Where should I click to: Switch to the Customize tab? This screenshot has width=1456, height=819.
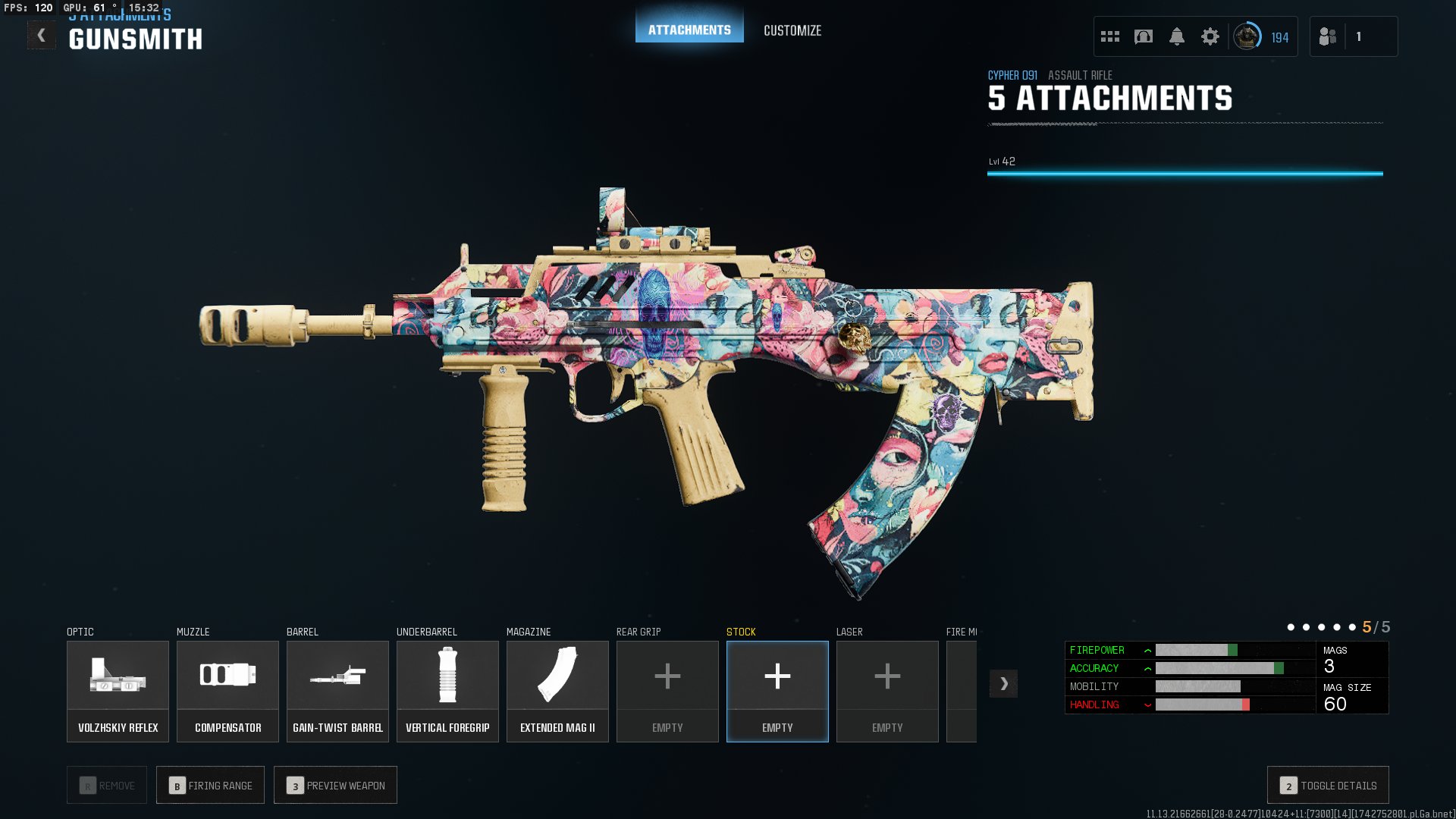point(792,31)
